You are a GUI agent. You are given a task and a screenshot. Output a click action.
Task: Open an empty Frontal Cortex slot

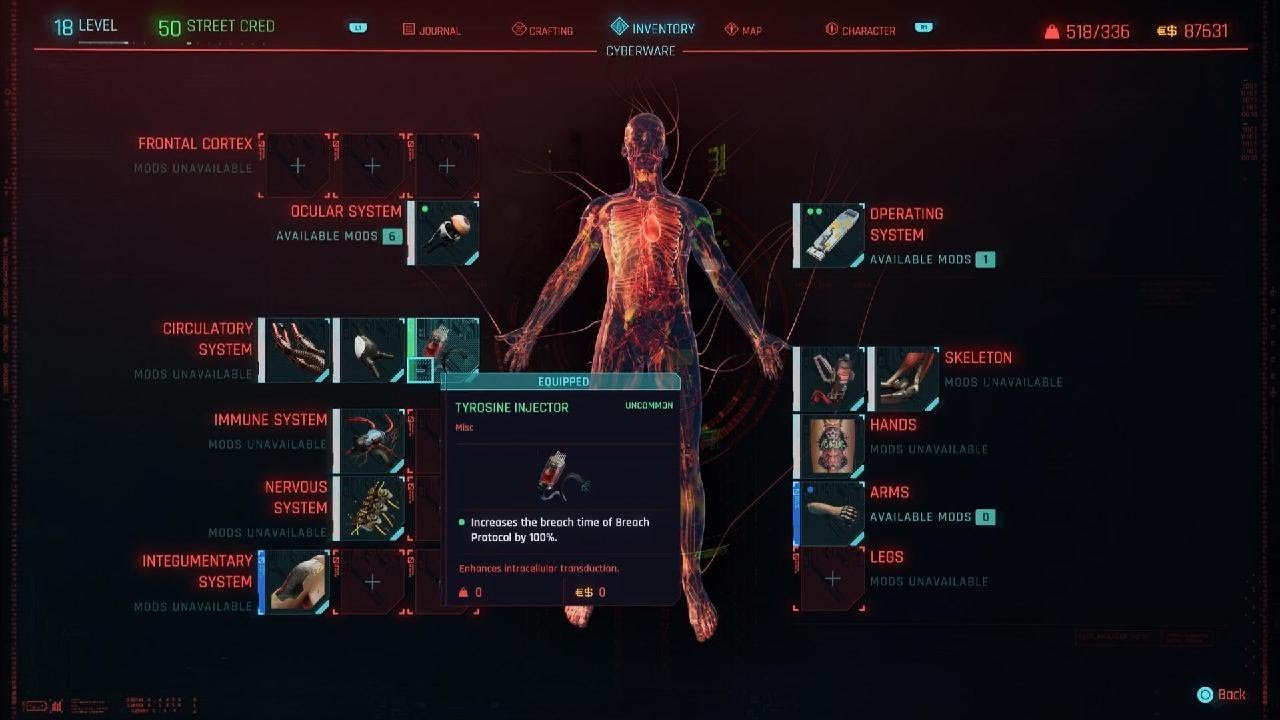(x=296, y=165)
